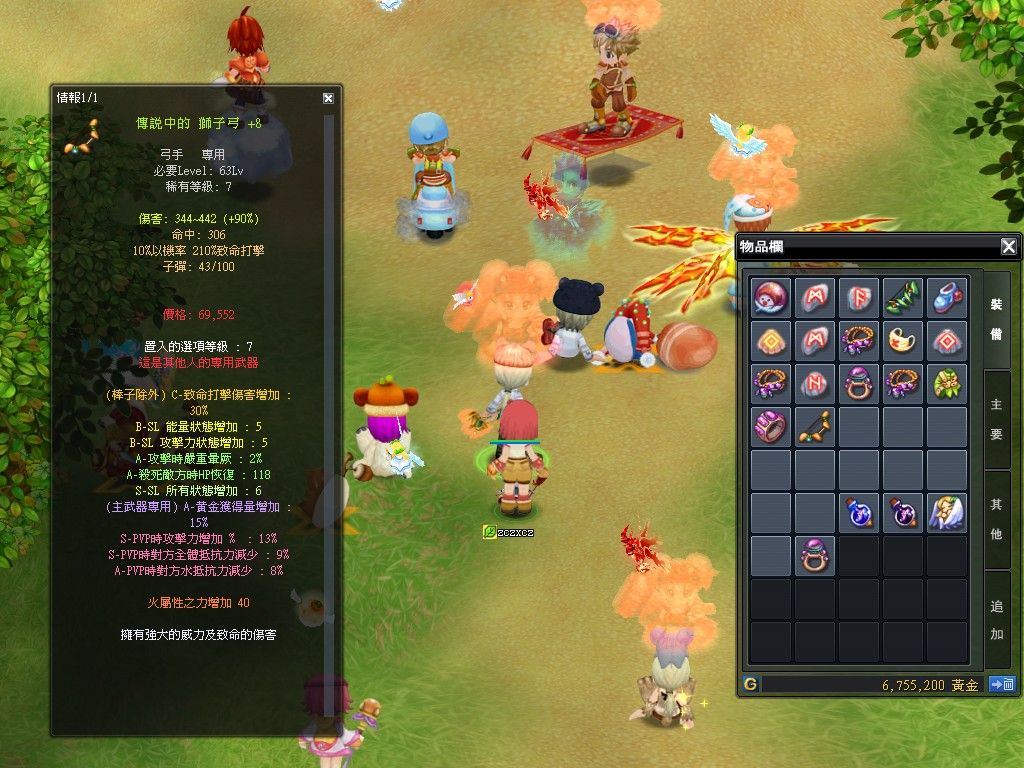Viewport: 1024px width, 768px height.
Task: Click the gold G coin icon
Action: pyautogui.click(x=750, y=685)
